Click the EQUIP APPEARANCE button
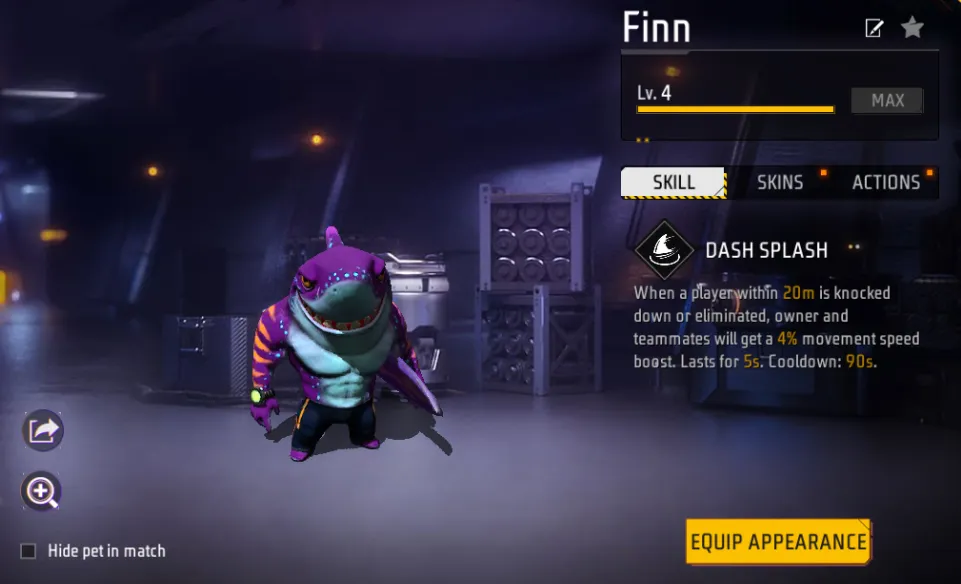 coord(778,542)
